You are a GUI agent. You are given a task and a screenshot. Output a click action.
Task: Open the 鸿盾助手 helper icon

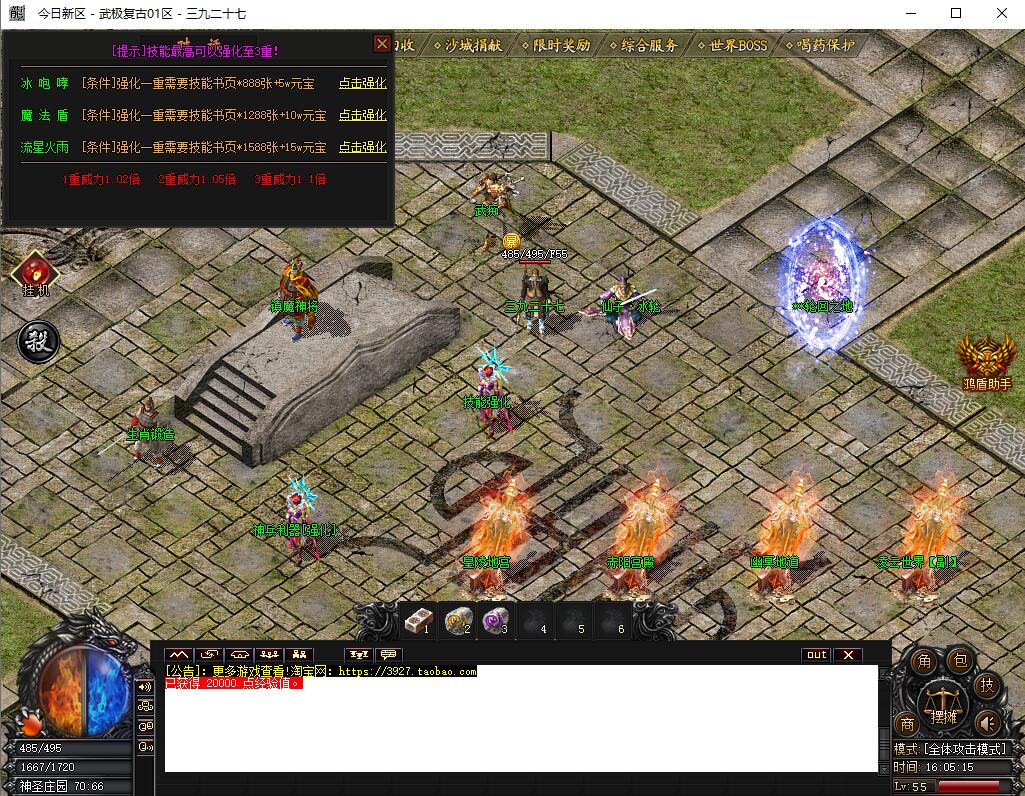(986, 360)
